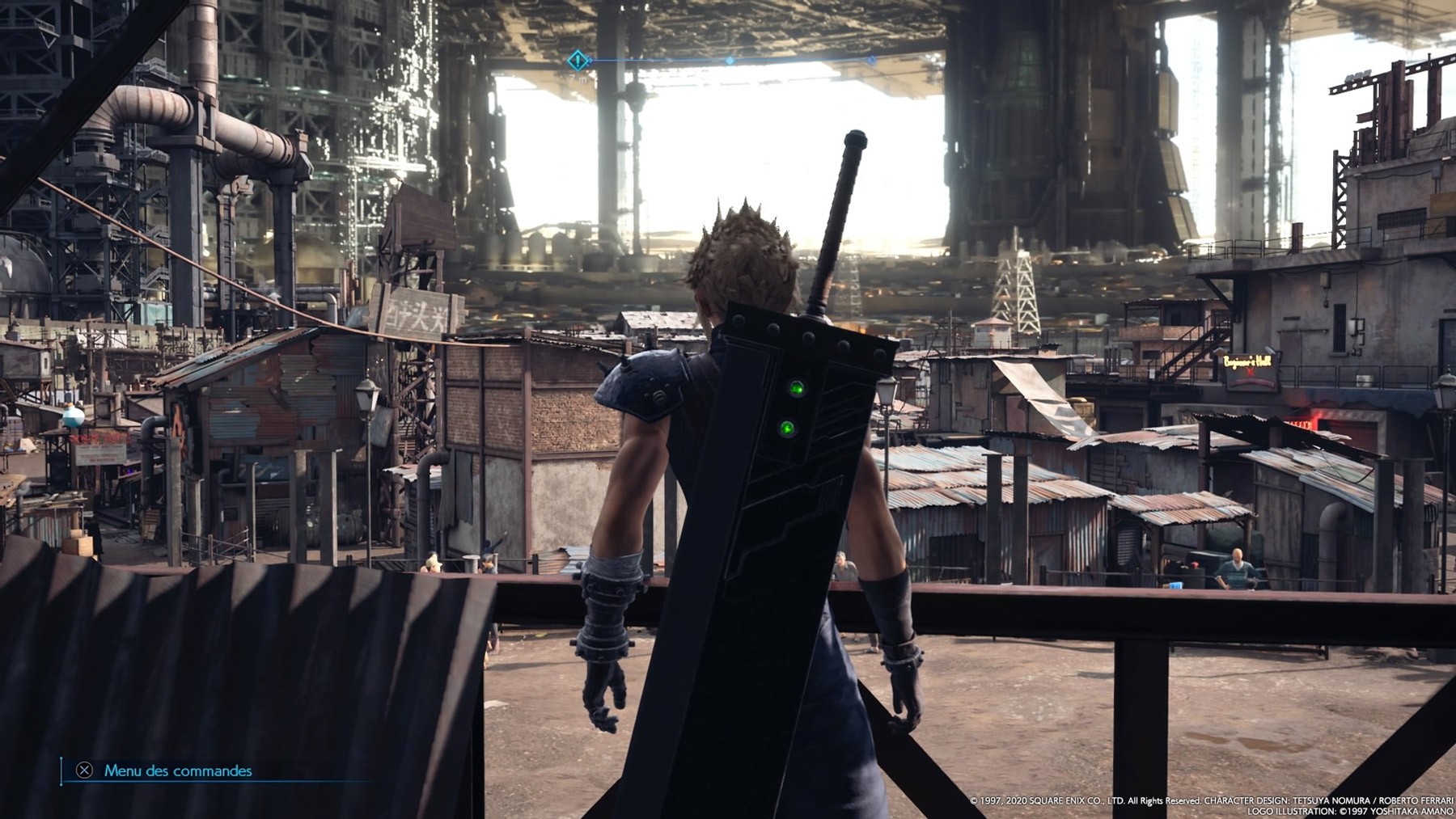Screen dimensions: 1456x819
Task: Select the small diamond left of the objective marker
Action: point(590,60)
